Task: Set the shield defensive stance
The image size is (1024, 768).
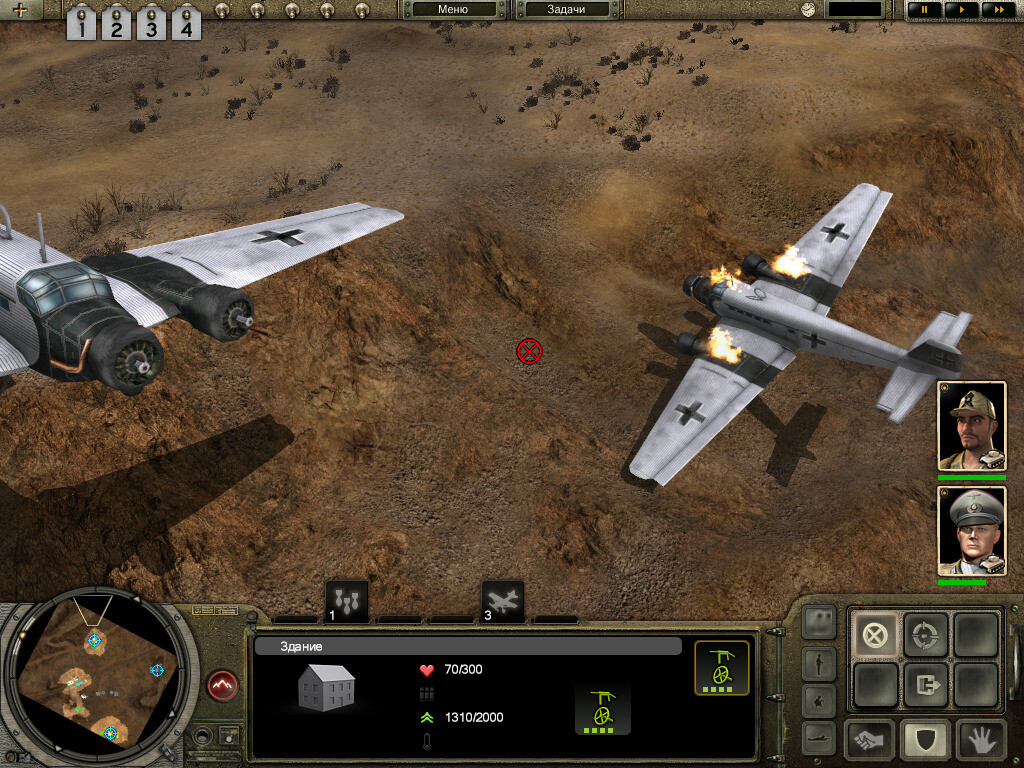Action: (x=925, y=739)
